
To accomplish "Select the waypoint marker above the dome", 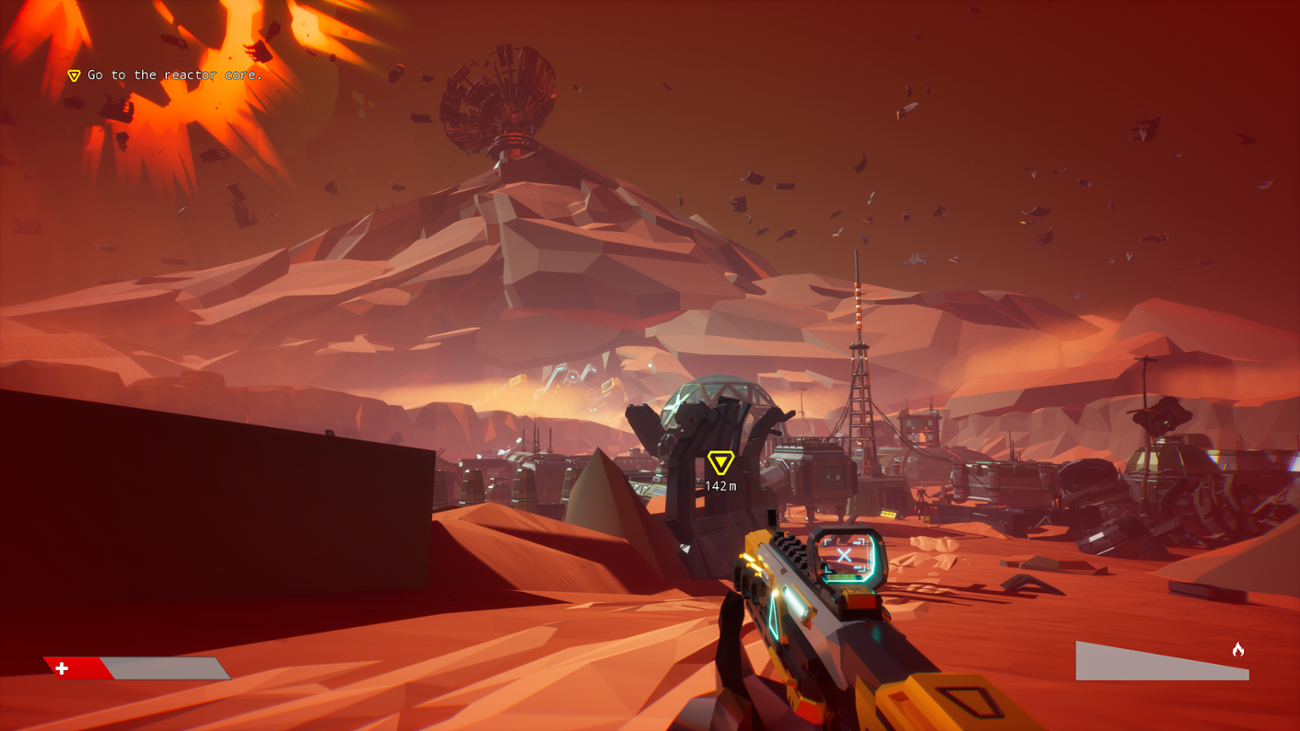I will 719,463.
